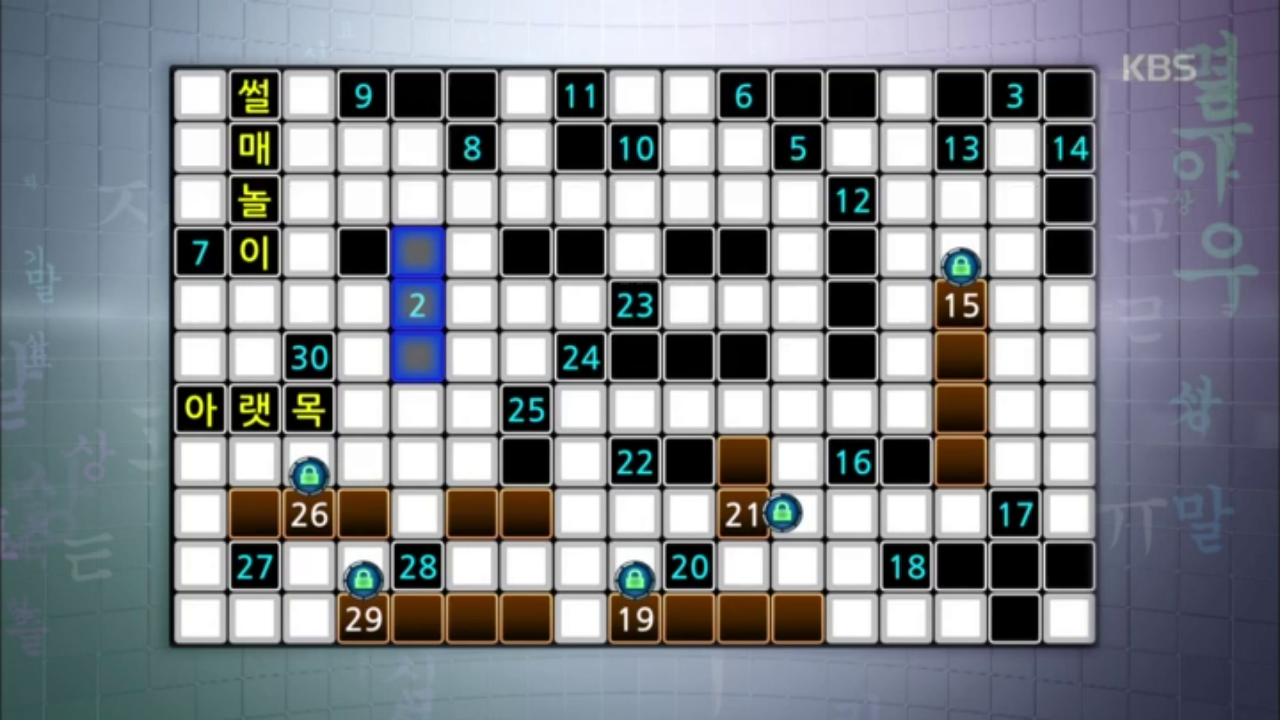Choose the number 14 clue tile
The width and height of the screenshot is (1280, 720).
(1069, 149)
